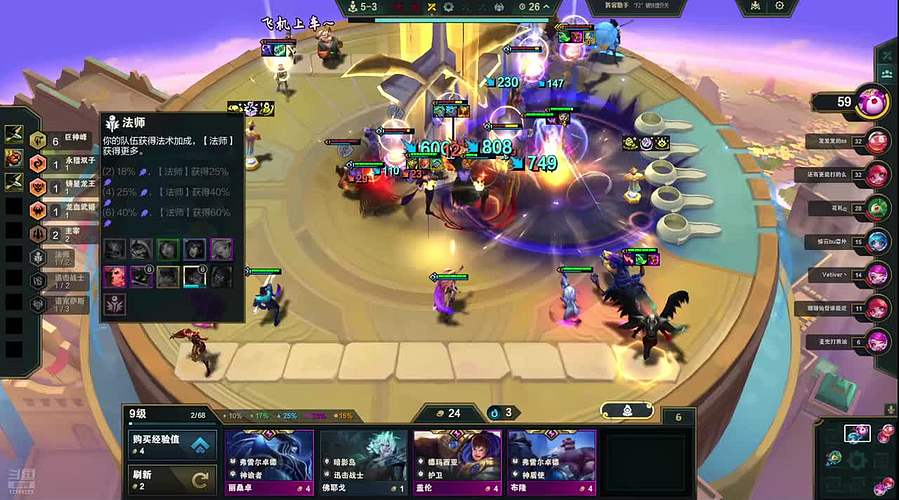Viewport: 899px width, 500px height.
Task: Refresh the shop with the 刷新 button
Action: coord(170,479)
